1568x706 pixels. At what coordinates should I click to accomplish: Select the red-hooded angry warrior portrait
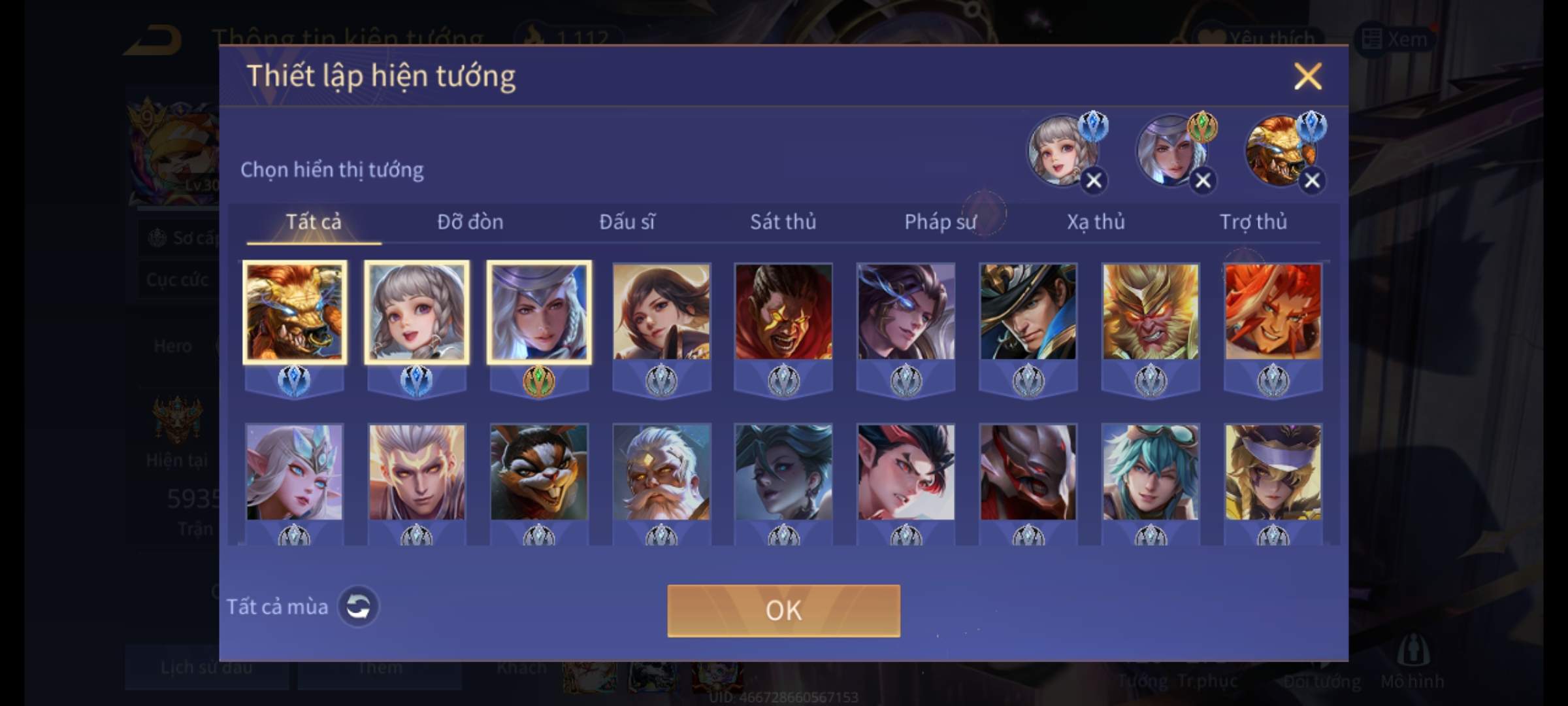pos(783,312)
